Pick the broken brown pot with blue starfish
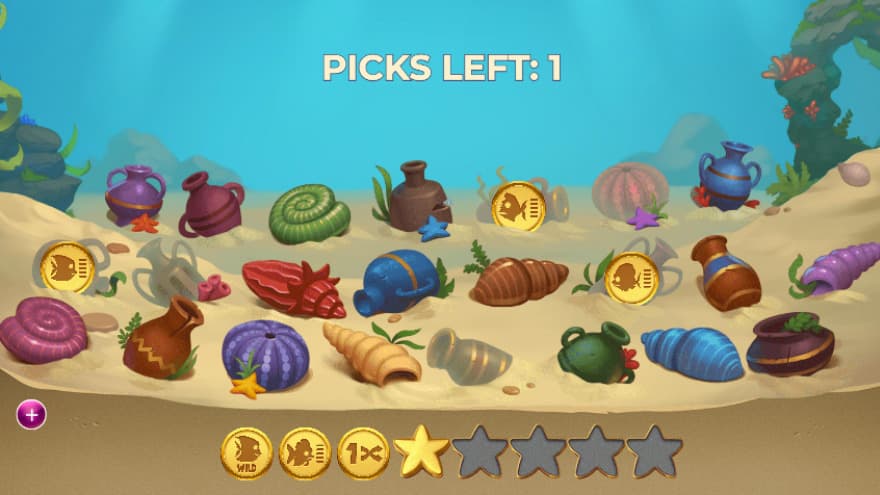The image size is (880, 495). (x=420, y=197)
